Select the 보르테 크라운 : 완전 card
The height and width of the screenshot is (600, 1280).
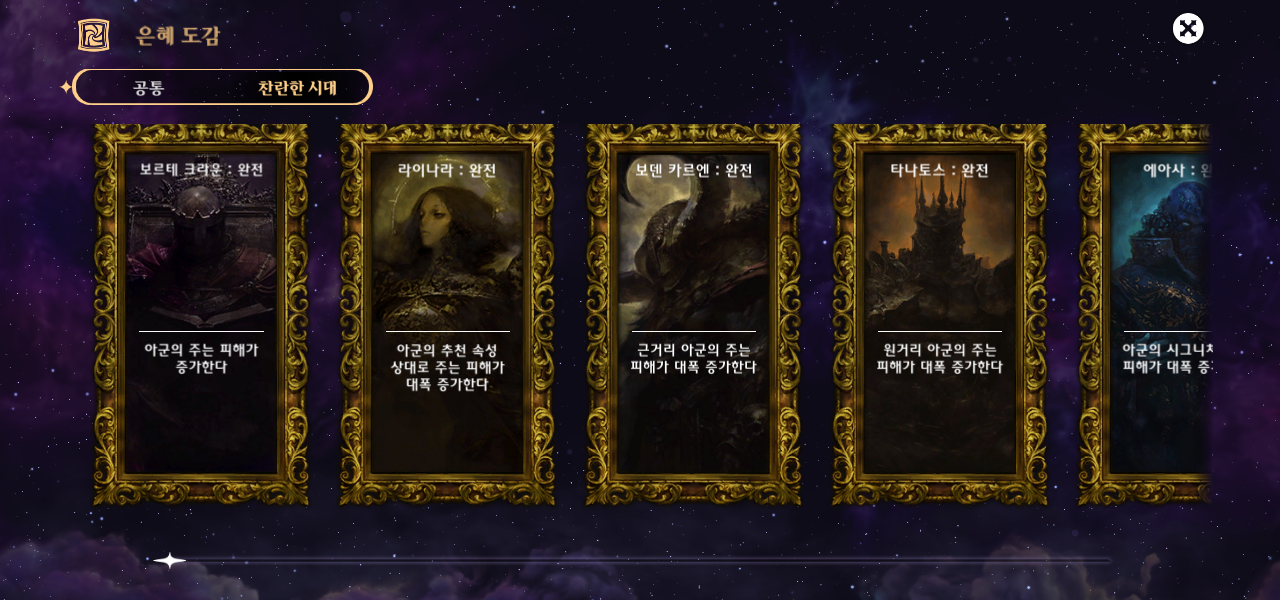click(x=201, y=315)
